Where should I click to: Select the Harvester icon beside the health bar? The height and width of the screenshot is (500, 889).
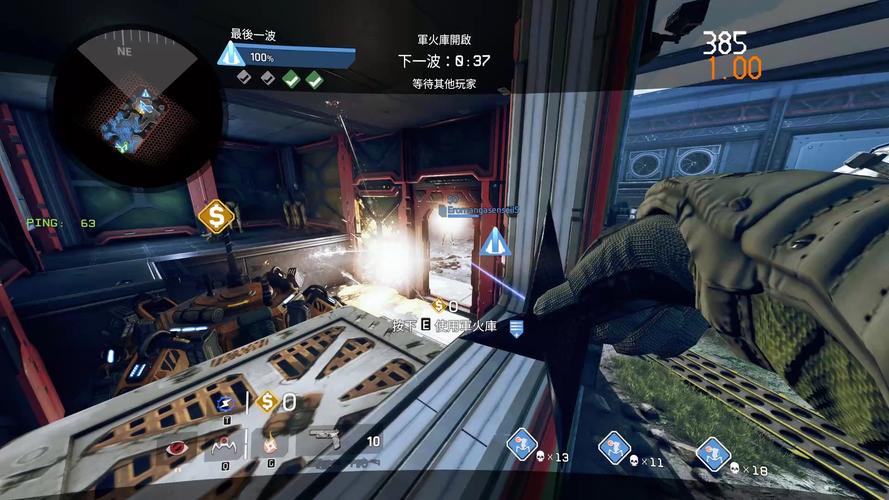click(231, 54)
